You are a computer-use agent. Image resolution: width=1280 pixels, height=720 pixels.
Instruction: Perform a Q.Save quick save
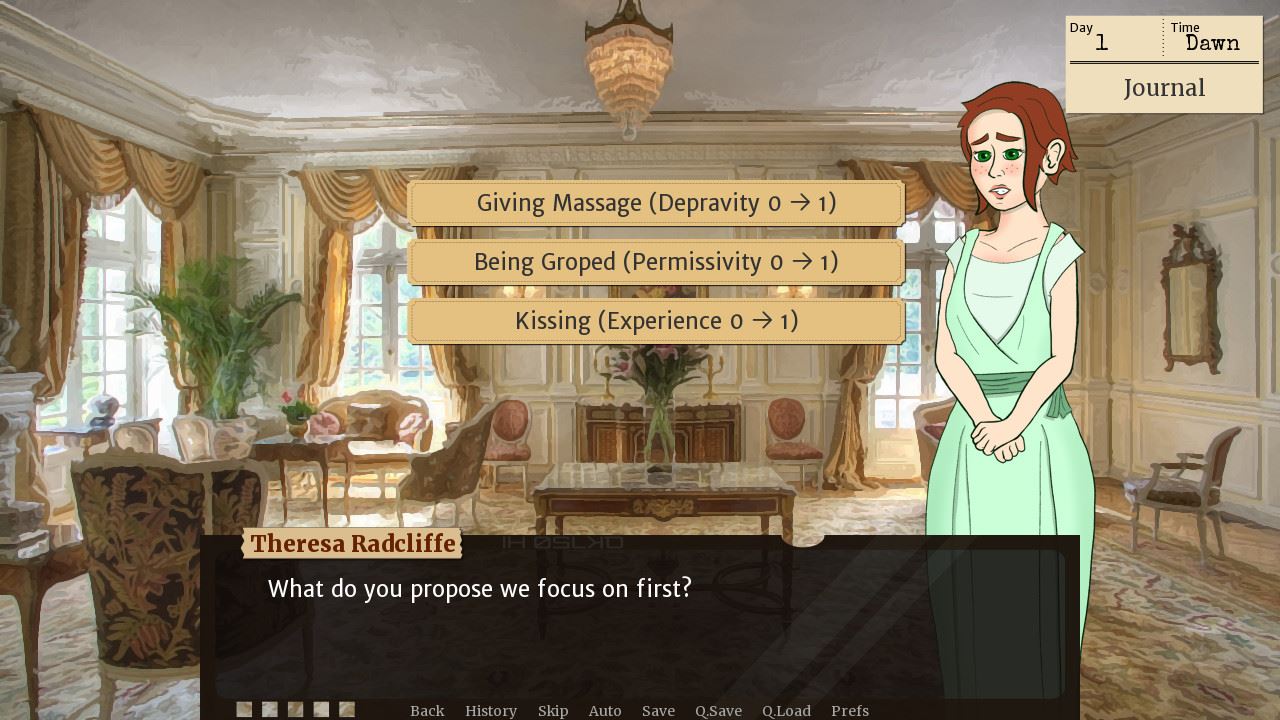pos(718,710)
